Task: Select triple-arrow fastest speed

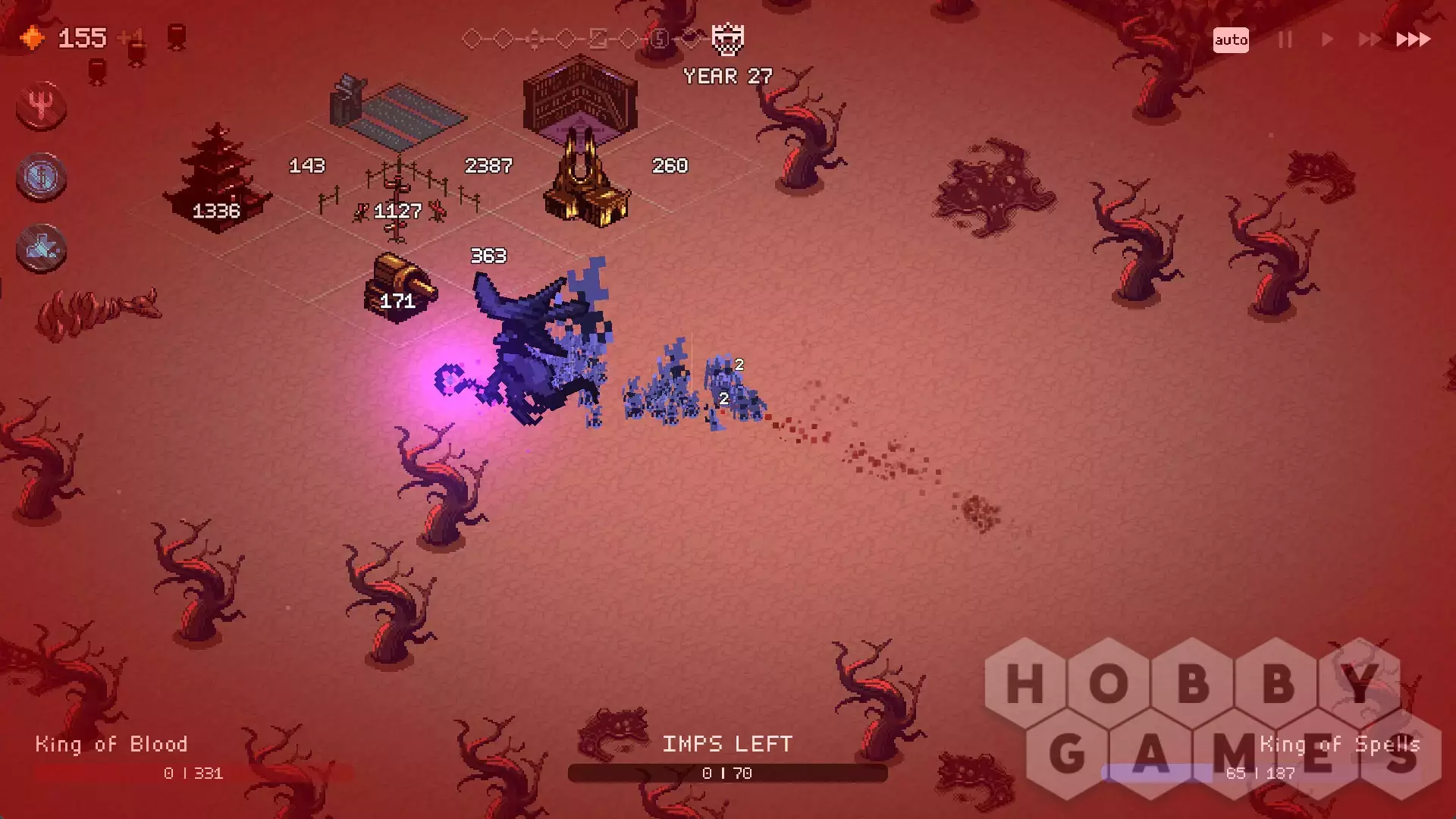Action: pos(1413,39)
